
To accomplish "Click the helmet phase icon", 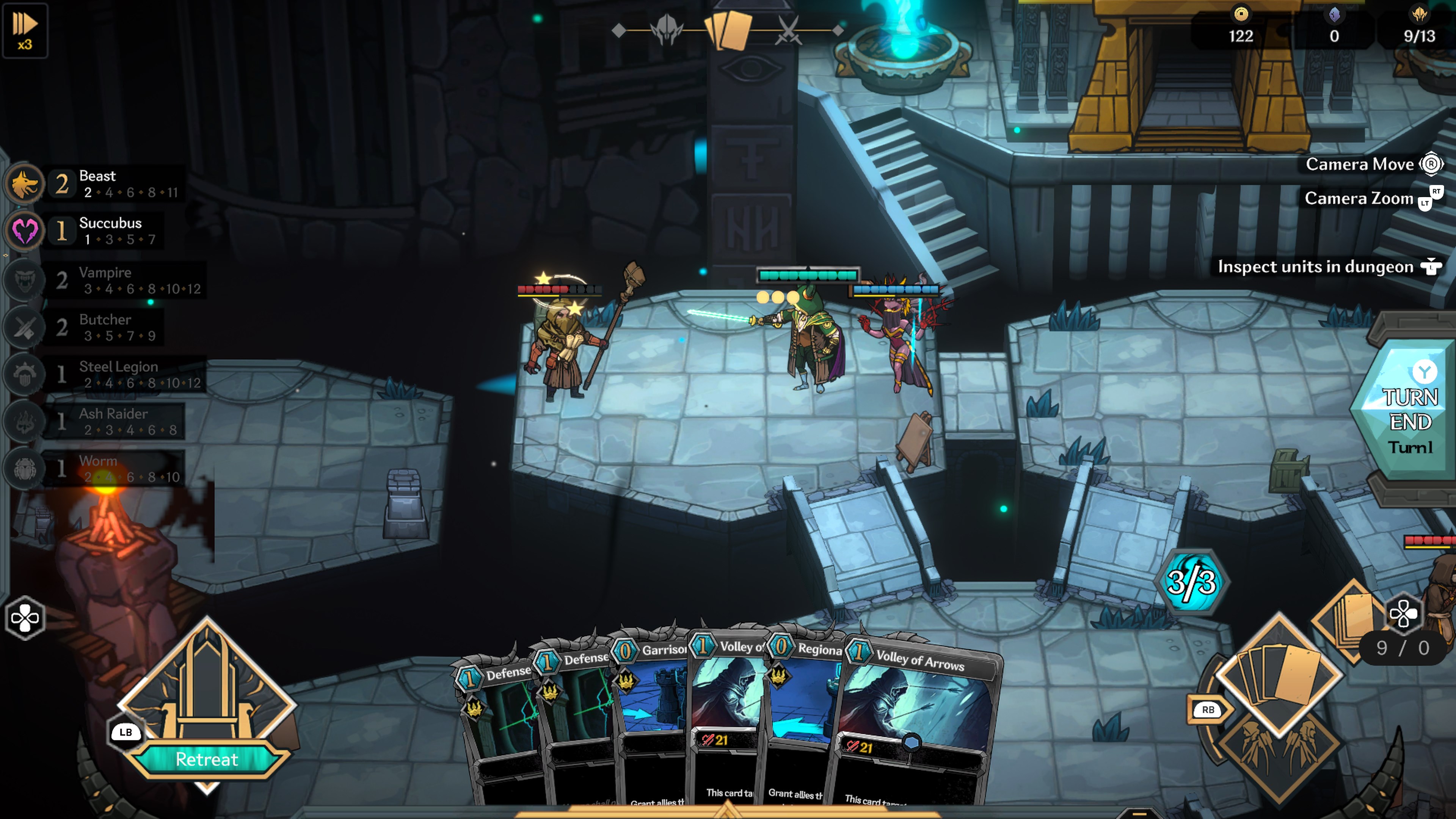I will [x=667, y=30].
